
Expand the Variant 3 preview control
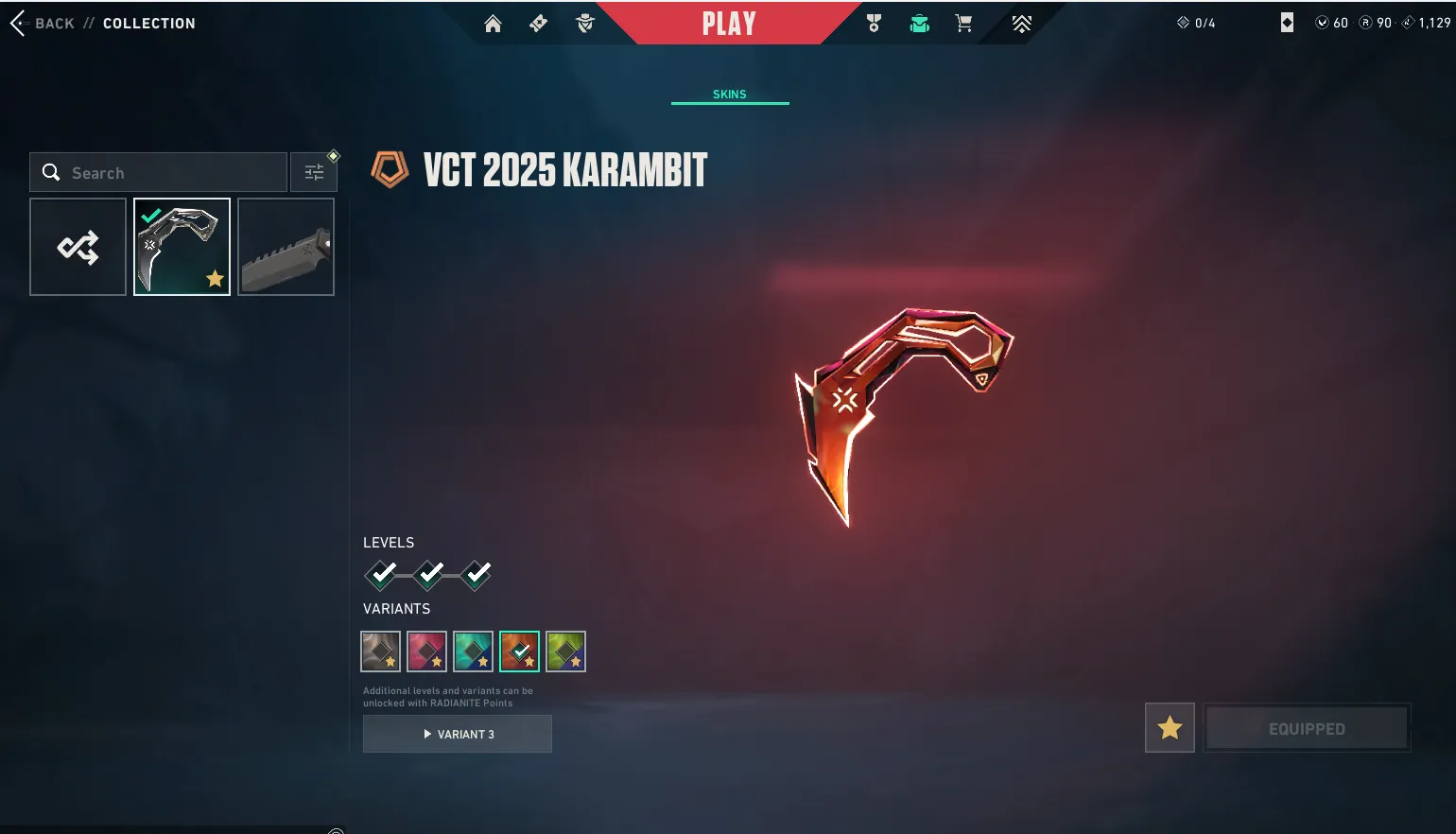458,734
